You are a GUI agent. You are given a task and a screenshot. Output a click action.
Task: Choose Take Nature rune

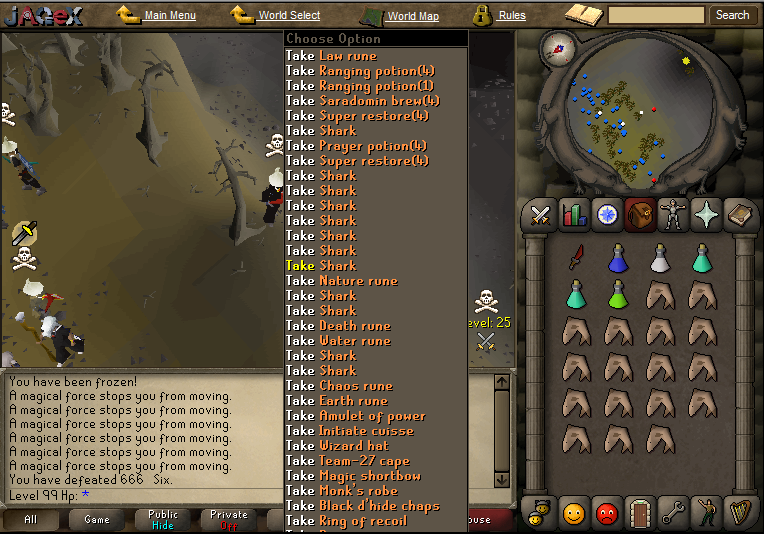click(342, 281)
